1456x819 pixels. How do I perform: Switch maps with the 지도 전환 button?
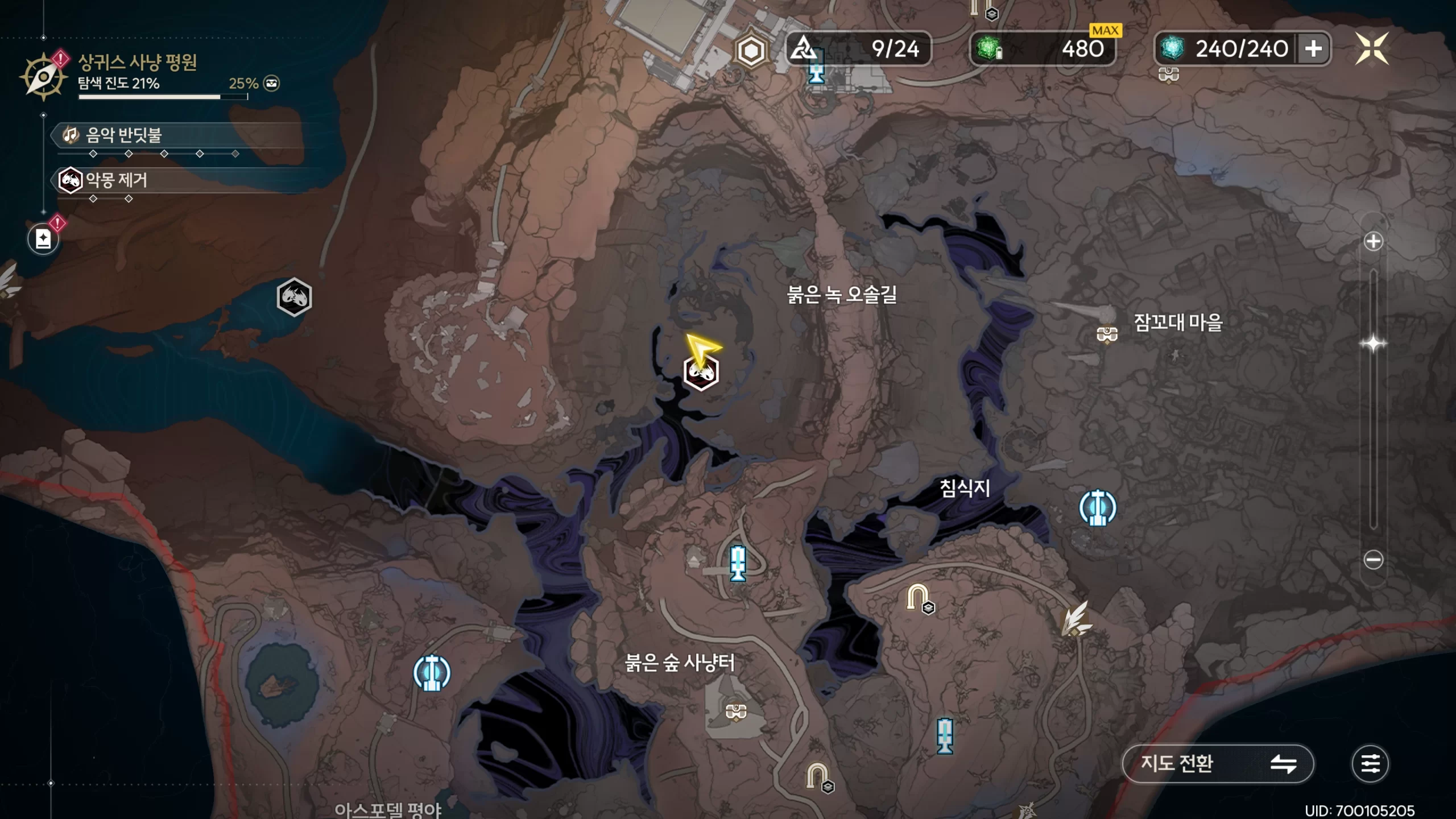point(1218,763)
